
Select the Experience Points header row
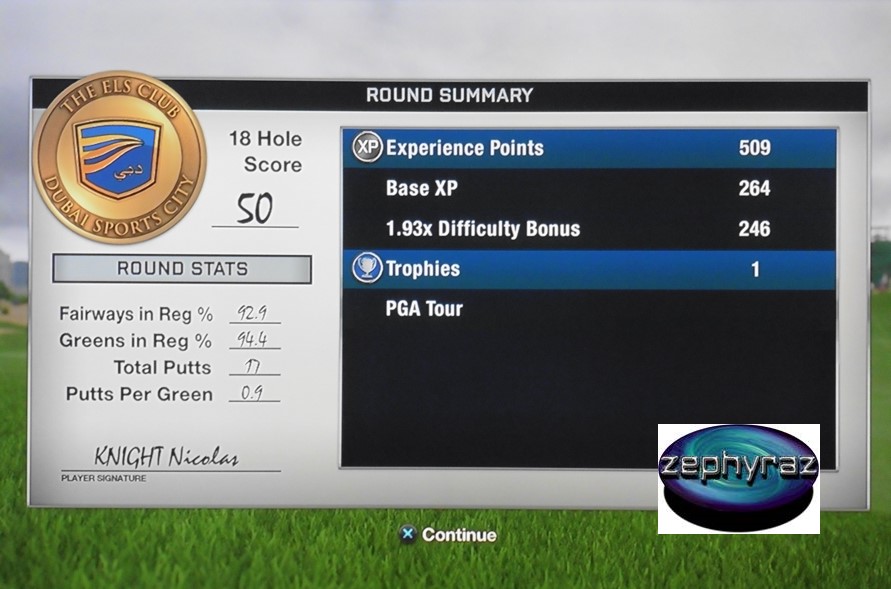(x=590, y=148)
